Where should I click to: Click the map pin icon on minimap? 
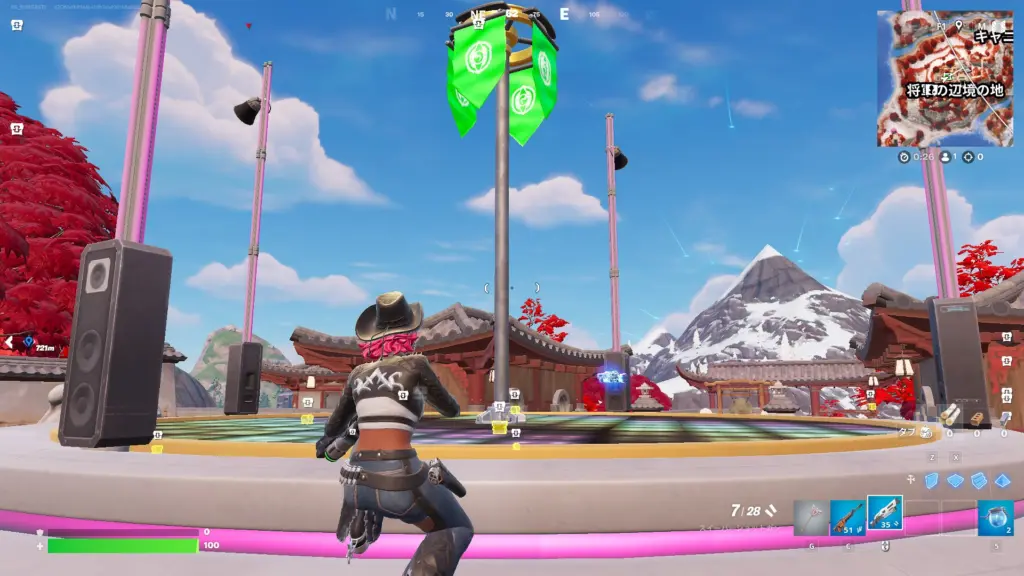pyautogui.click(x=958, y=24)
